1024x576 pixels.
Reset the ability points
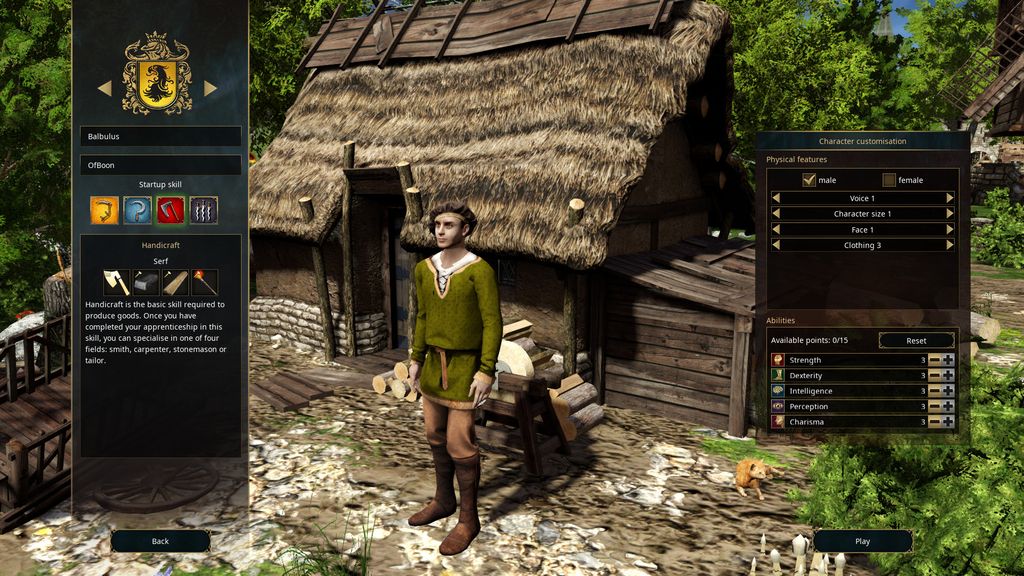pos(916,341)
